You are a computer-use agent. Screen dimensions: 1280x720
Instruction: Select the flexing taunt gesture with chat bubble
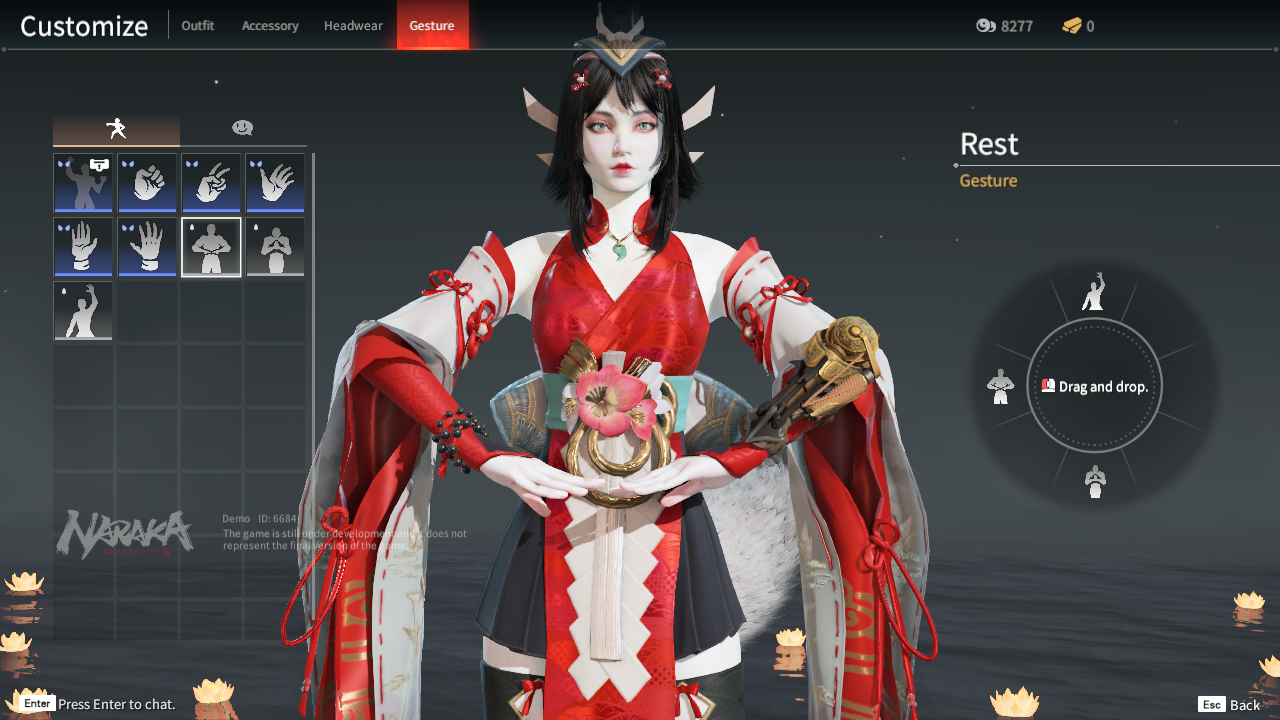[83, 182]
